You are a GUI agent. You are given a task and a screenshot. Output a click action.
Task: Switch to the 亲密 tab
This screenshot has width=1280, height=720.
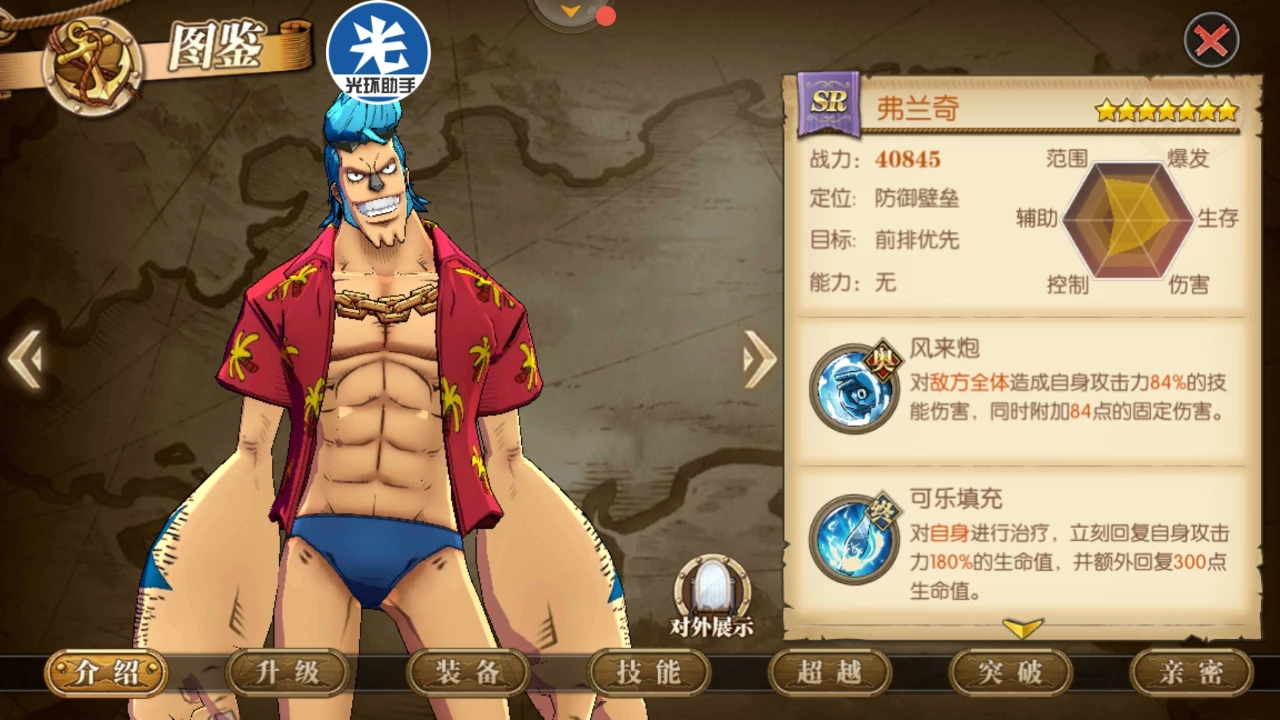pos(1191,673)
